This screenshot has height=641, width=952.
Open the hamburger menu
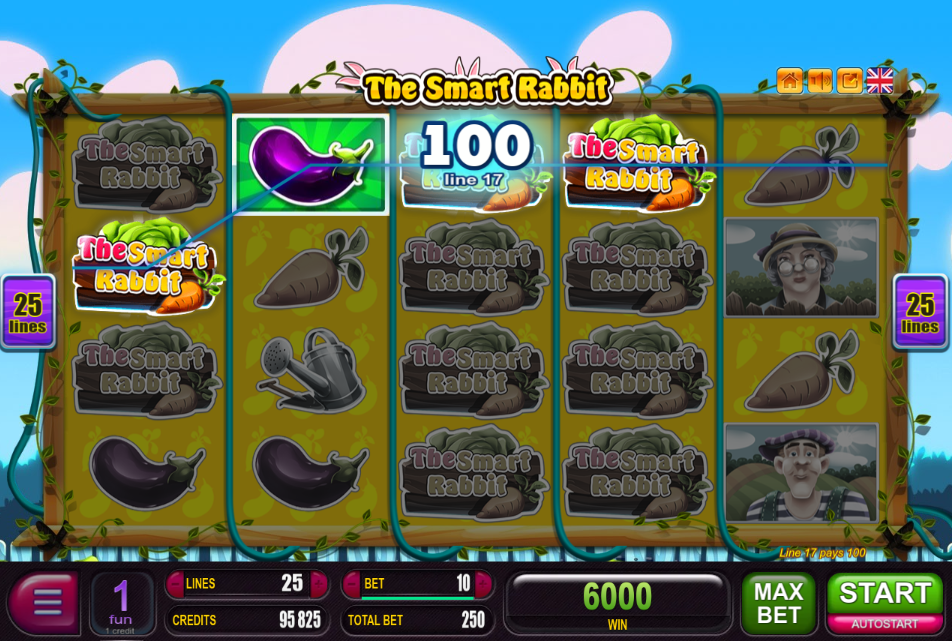(45, 602)
